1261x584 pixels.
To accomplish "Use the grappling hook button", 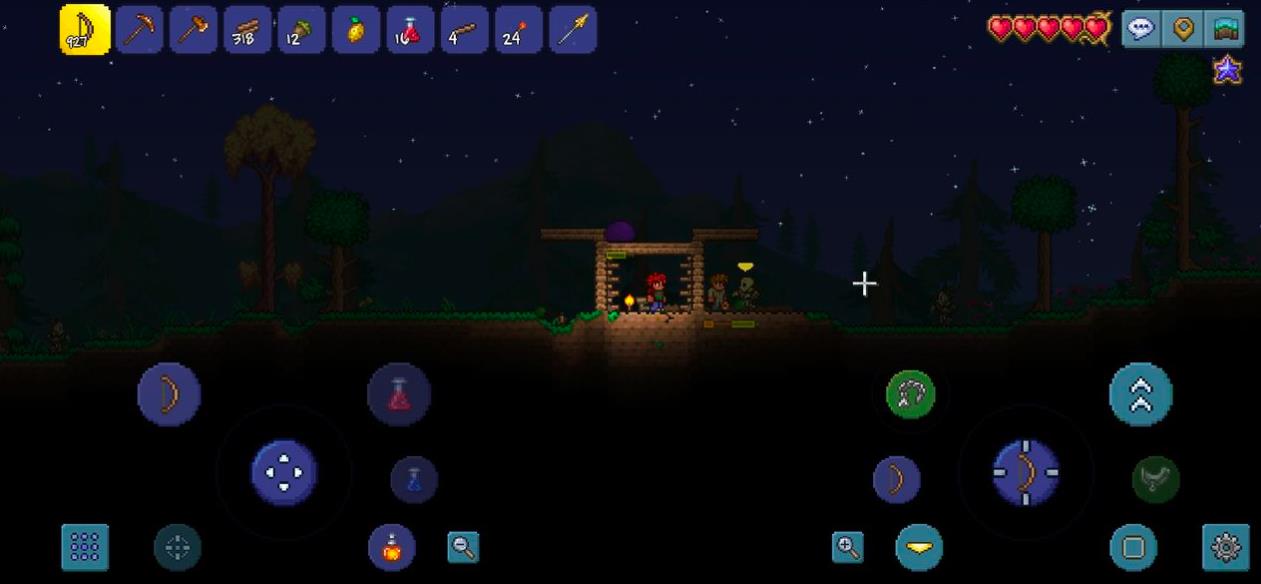I will tap(910, 394).
